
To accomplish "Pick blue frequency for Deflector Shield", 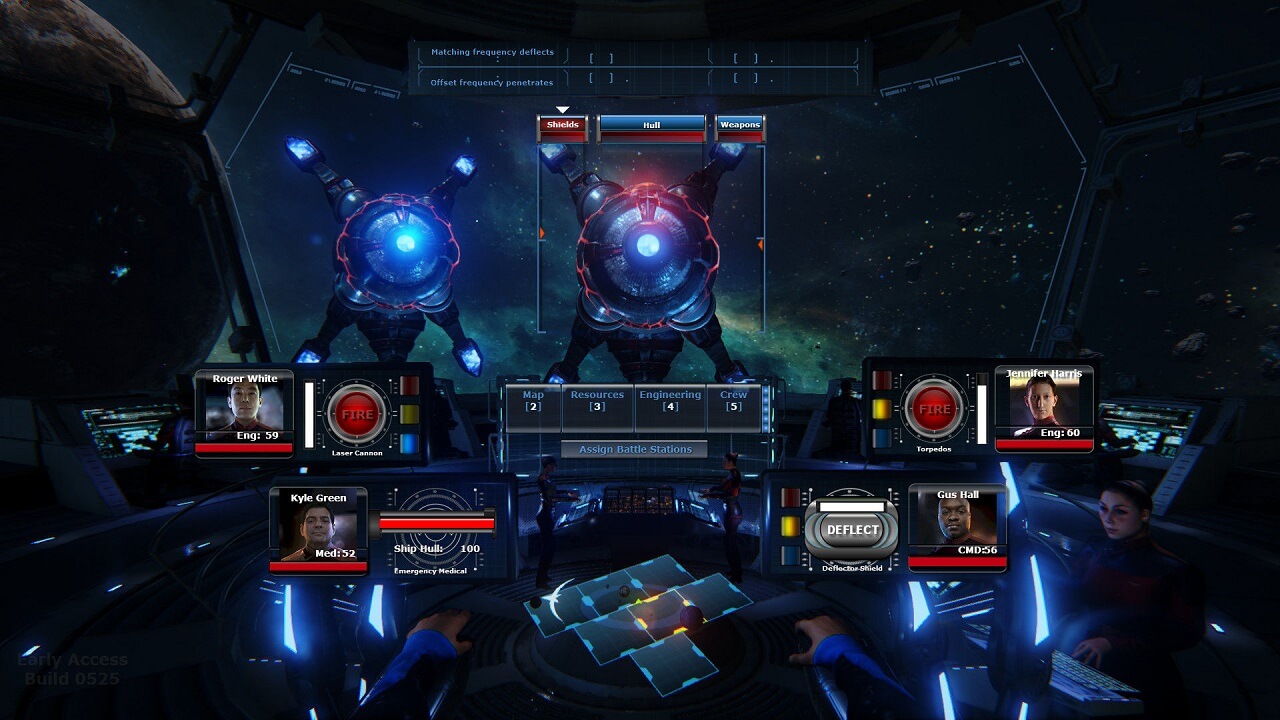I will (x=790, y=554).
